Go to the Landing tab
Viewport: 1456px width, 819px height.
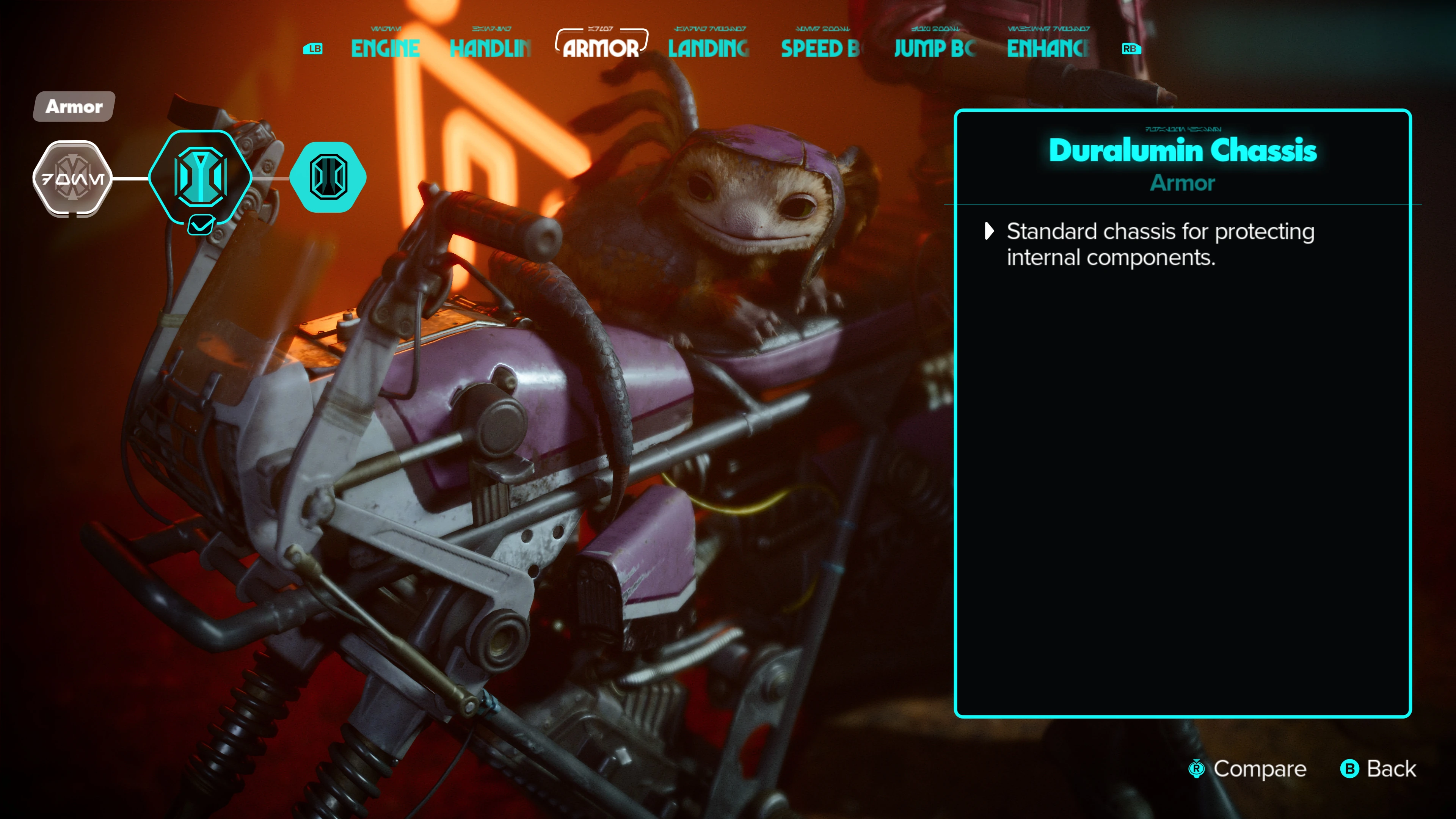[708, 49]
